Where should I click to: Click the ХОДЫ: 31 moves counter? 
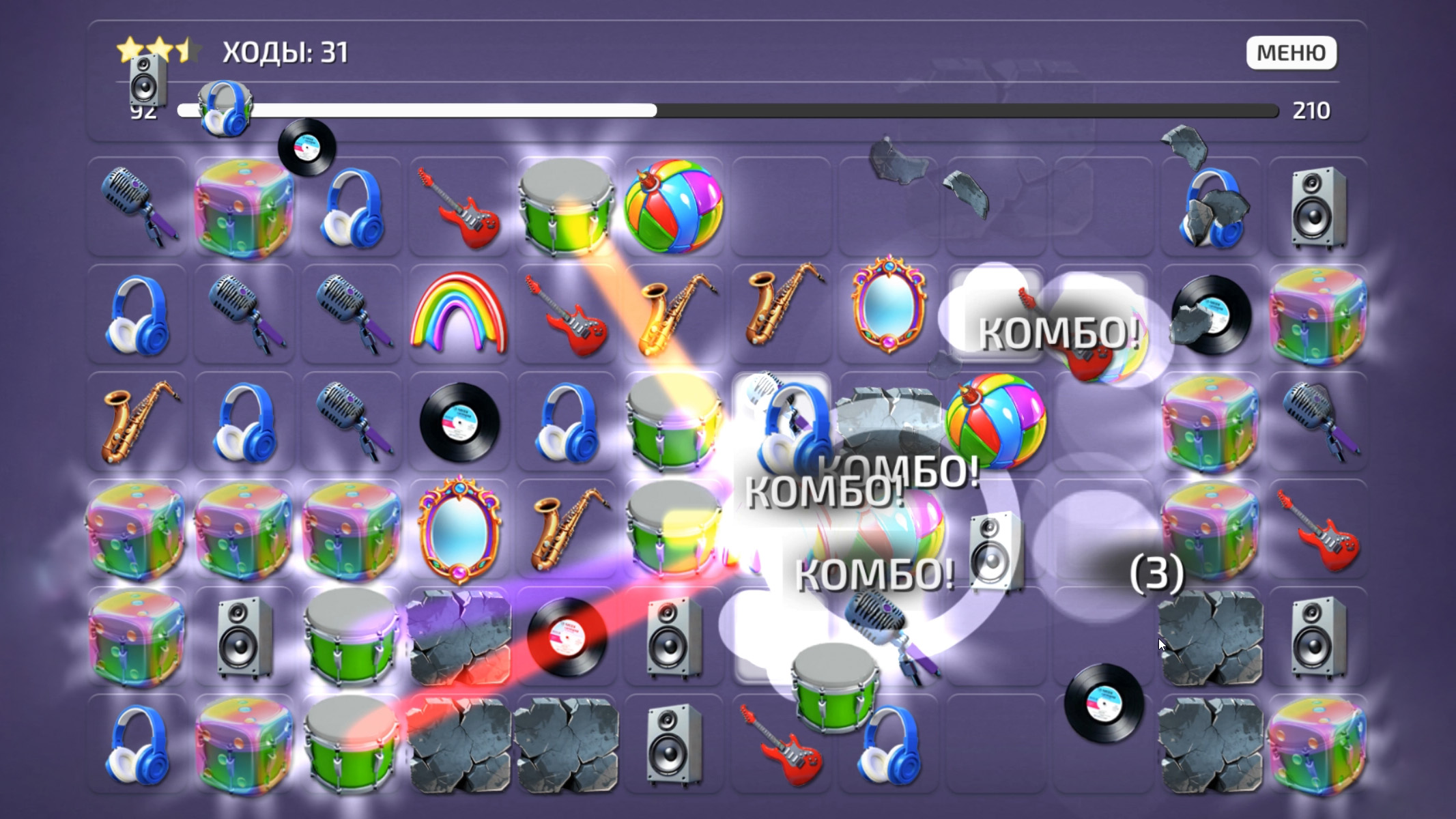[x=283, y=50]
